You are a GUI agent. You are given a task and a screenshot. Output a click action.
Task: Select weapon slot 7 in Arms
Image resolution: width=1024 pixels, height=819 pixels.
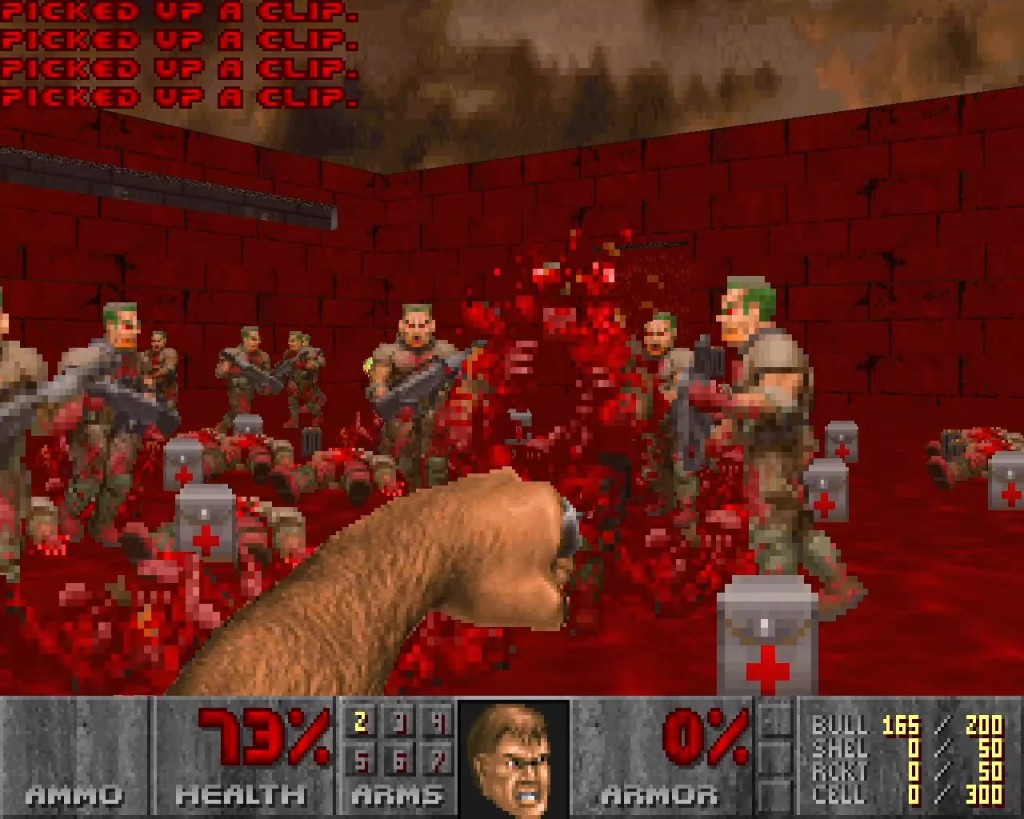(x=436, y=762)
